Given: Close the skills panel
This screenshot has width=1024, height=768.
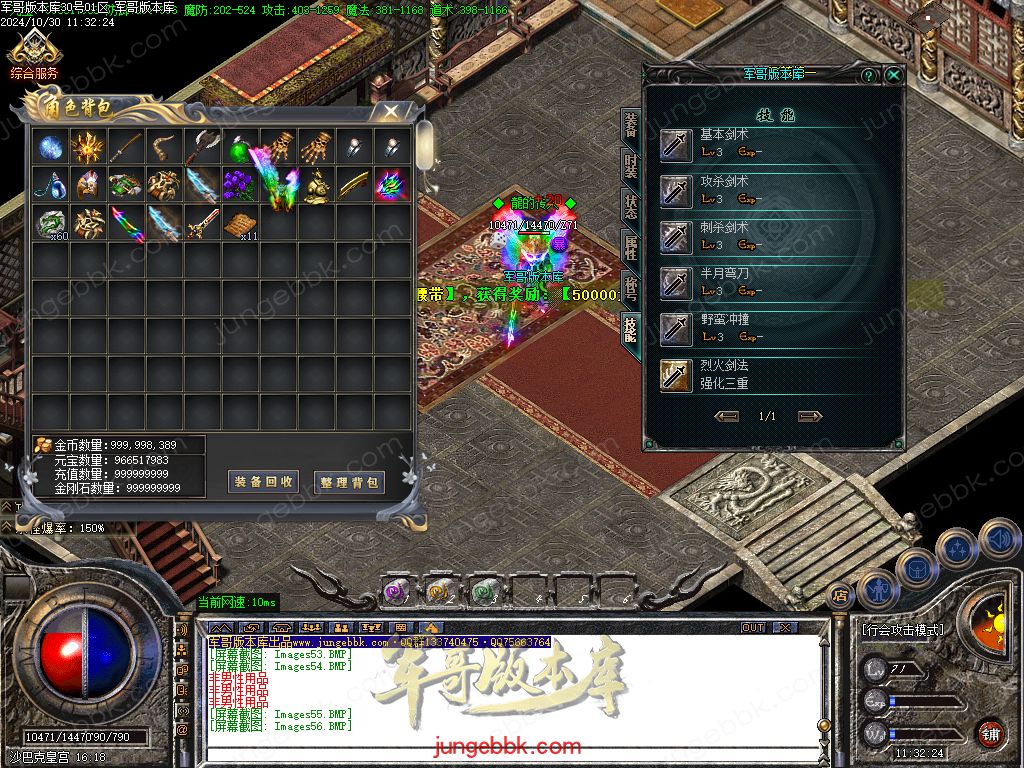Looking at the screenshot, I should tap(893, 75).
